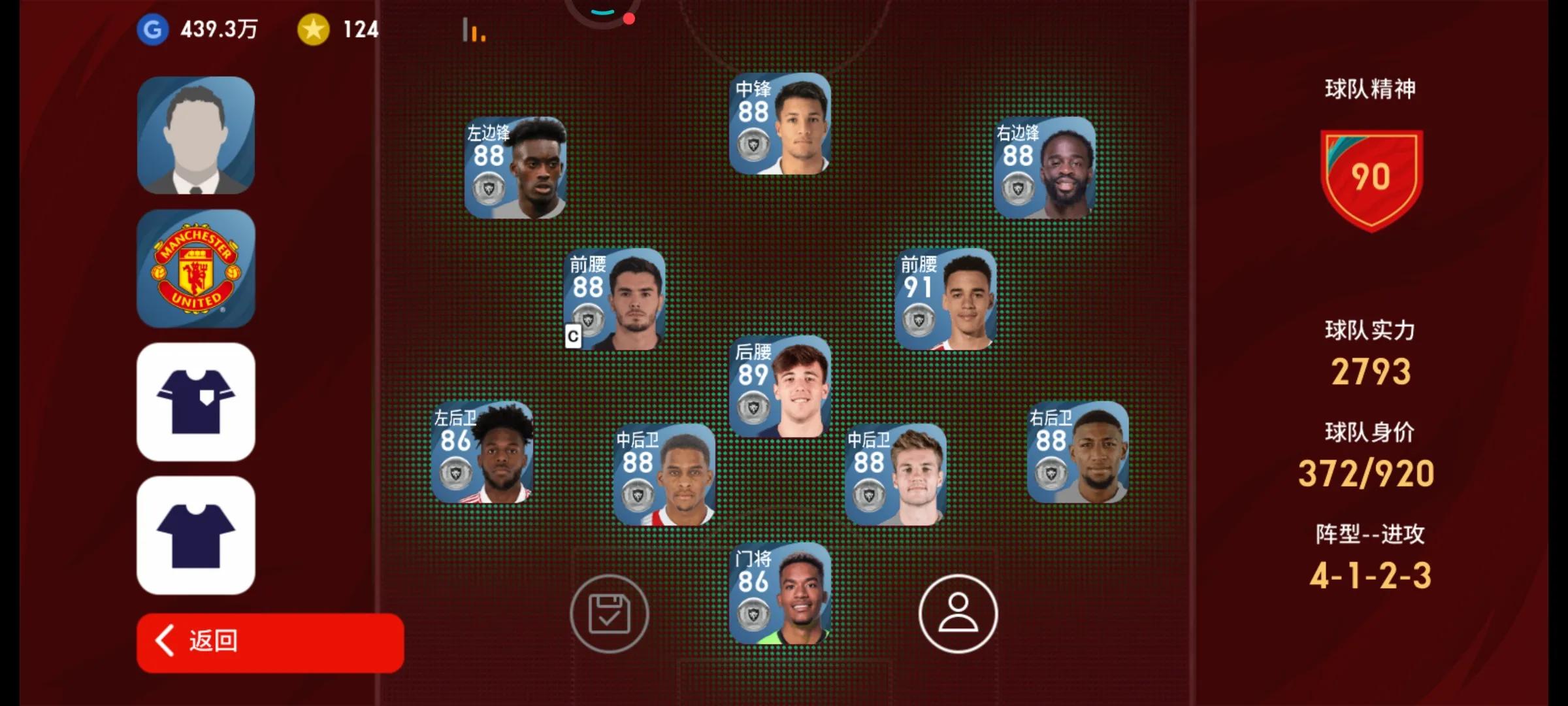Screen dimensions: 1568x706
Task: Select the 门将 goalkeeper card
Action: coord(779,593)
